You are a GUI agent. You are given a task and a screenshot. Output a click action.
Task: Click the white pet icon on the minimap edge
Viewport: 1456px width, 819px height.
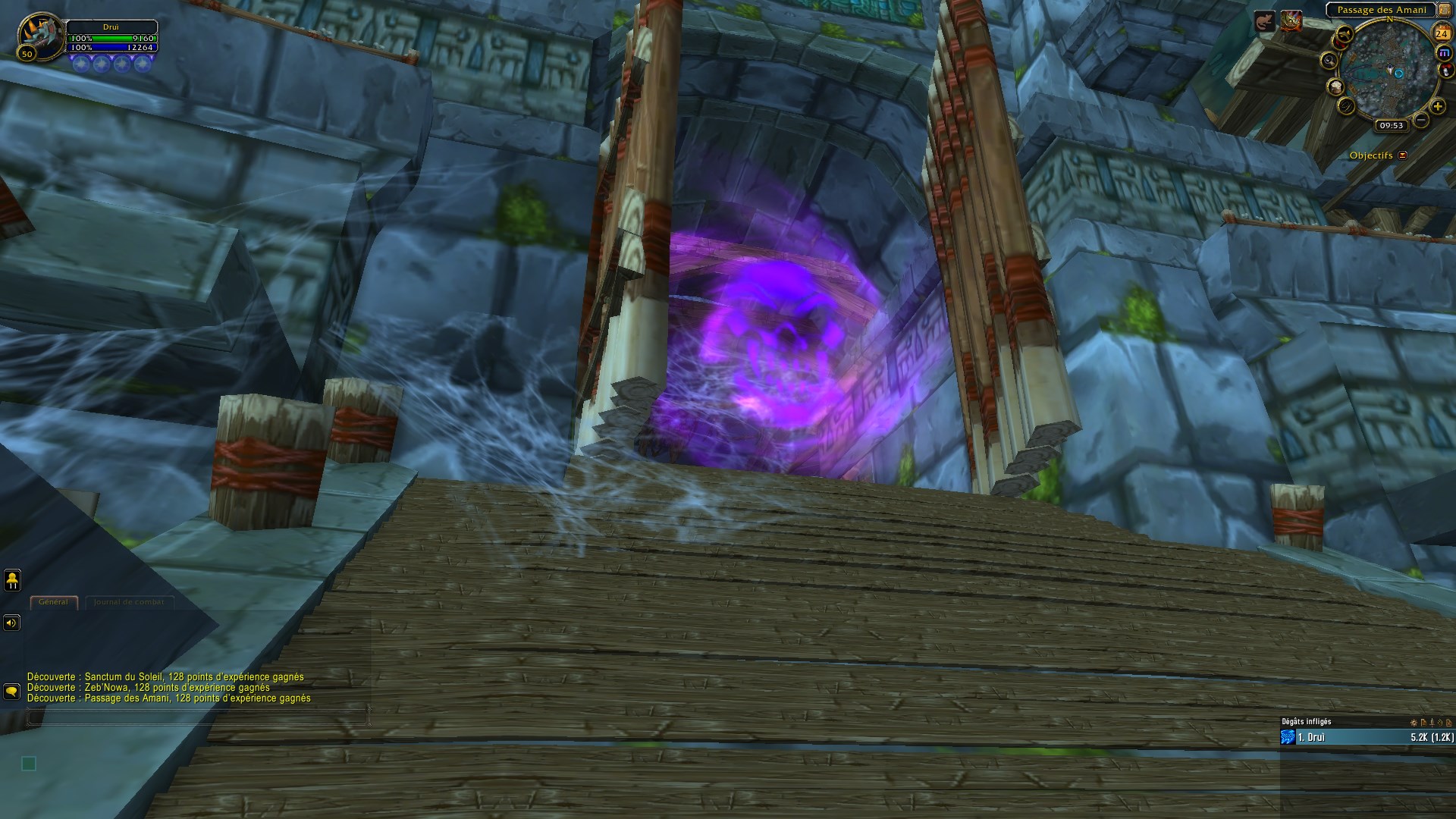click(1445, 71)
